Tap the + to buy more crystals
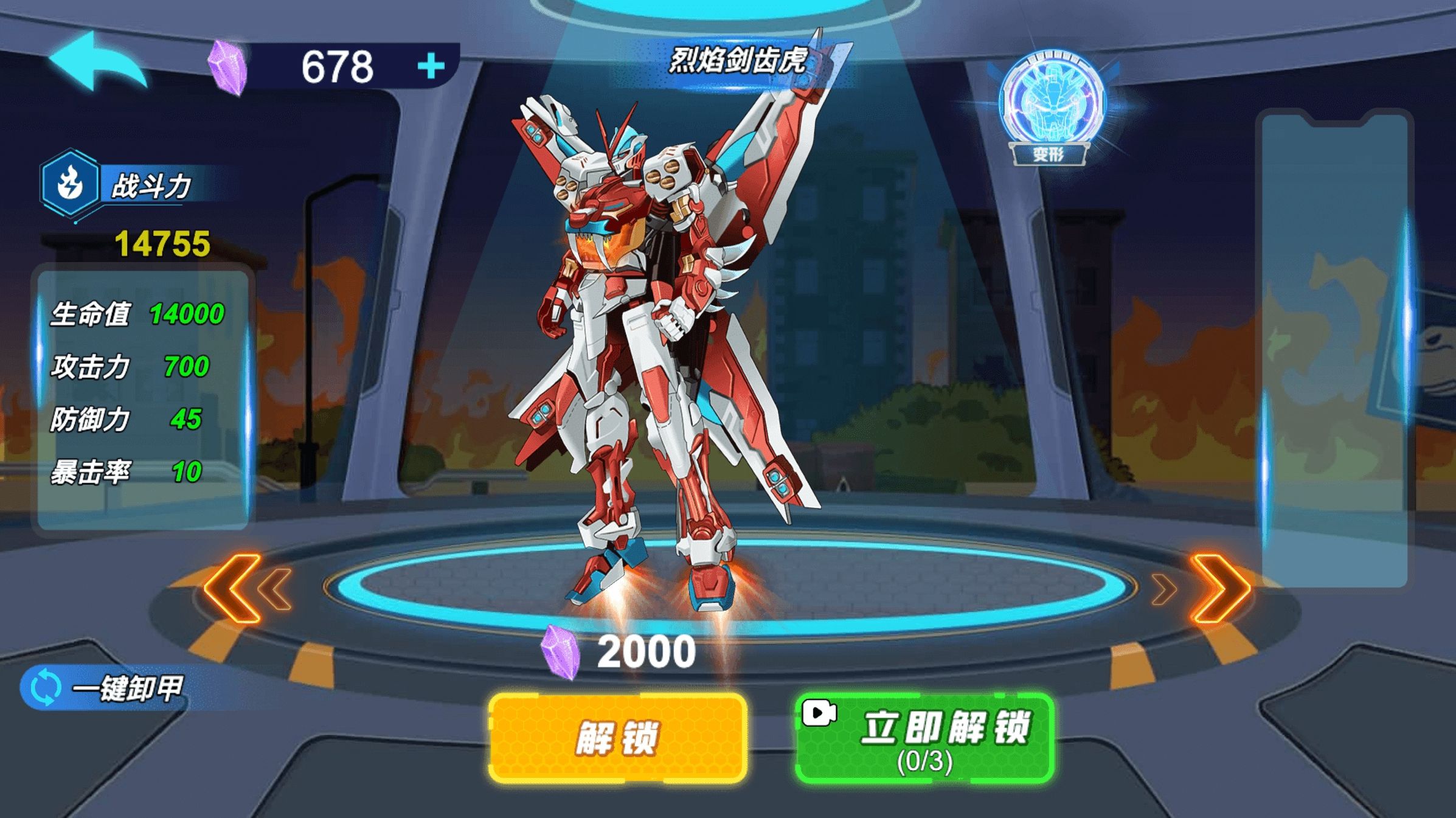The width and height of the screenshot is (1456, 818). coord(429,67)
